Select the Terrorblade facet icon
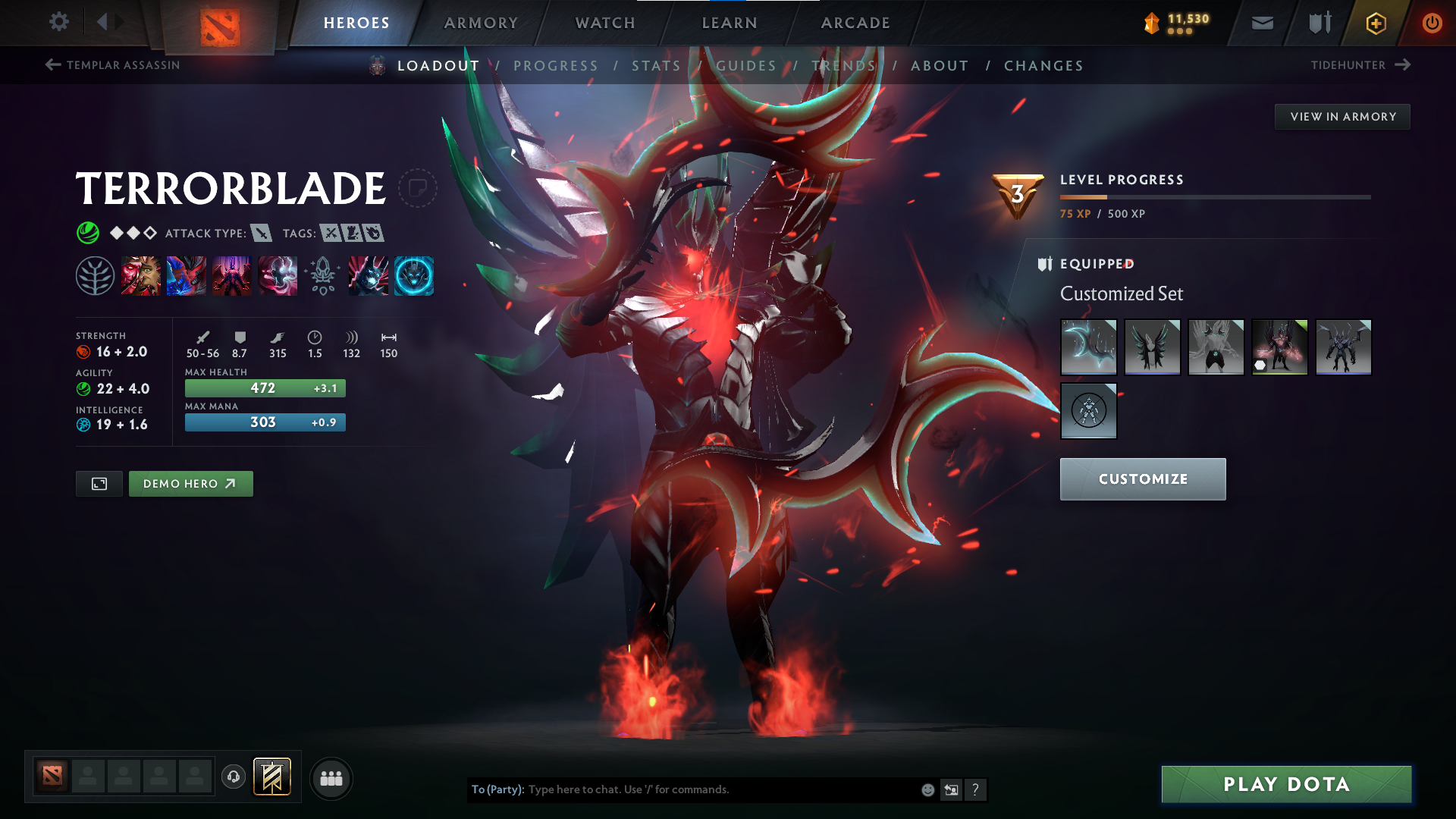Viewport: 1456px width, 819px height. (x=414, y=275)
